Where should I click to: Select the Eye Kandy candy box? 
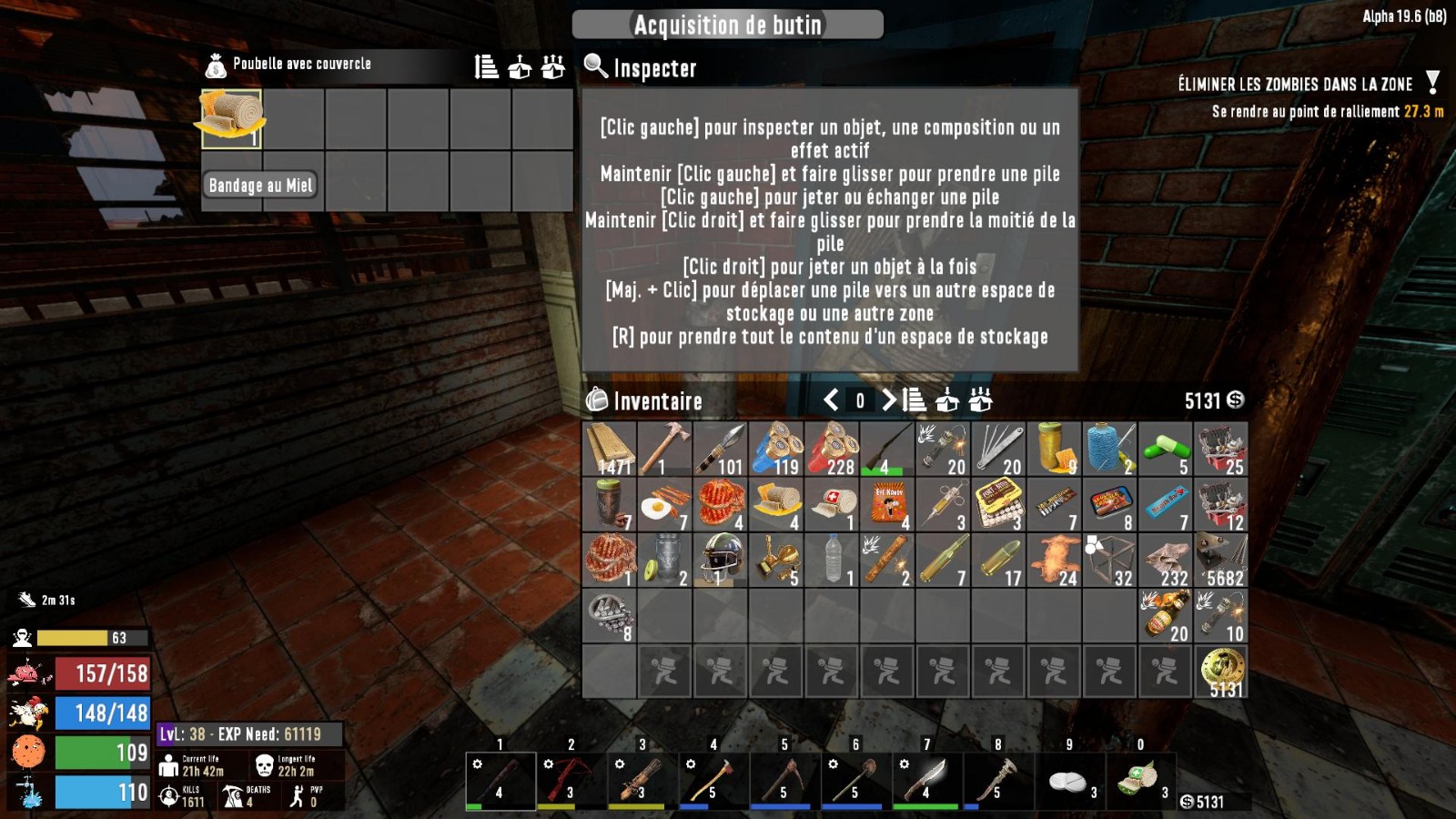887,505
